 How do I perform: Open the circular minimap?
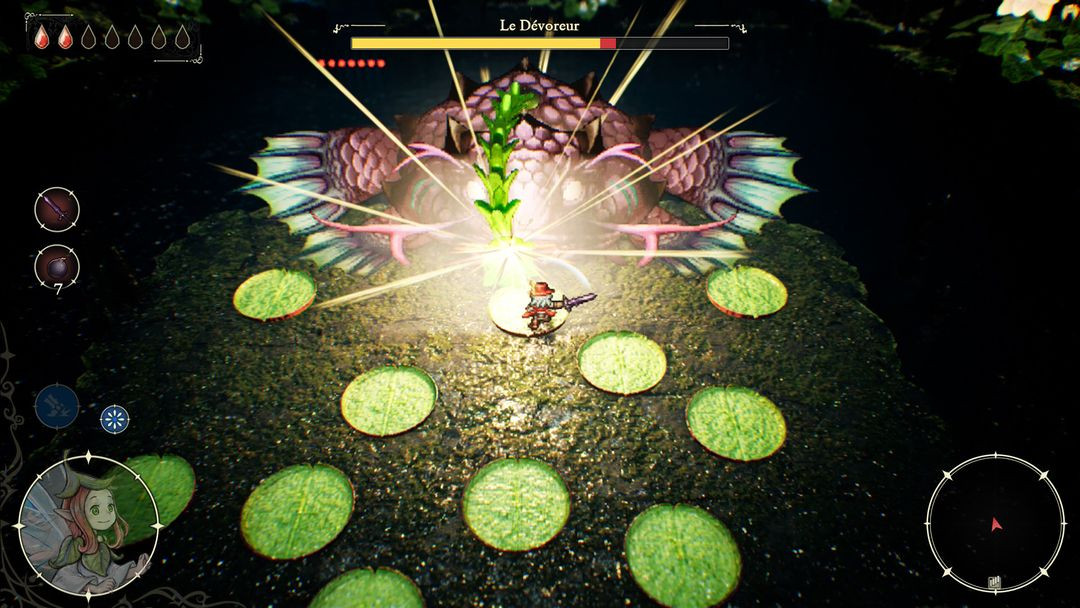[995, 523]
